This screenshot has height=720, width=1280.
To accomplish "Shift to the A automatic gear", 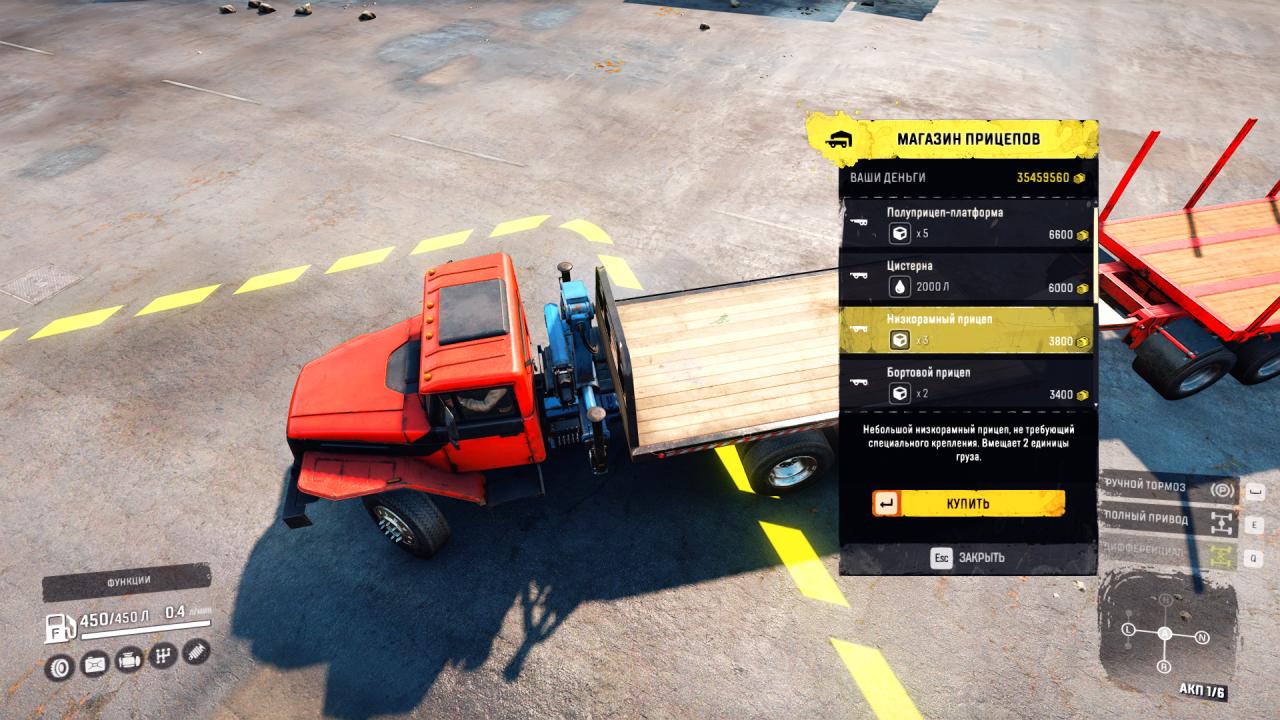I will point(1165,633).
